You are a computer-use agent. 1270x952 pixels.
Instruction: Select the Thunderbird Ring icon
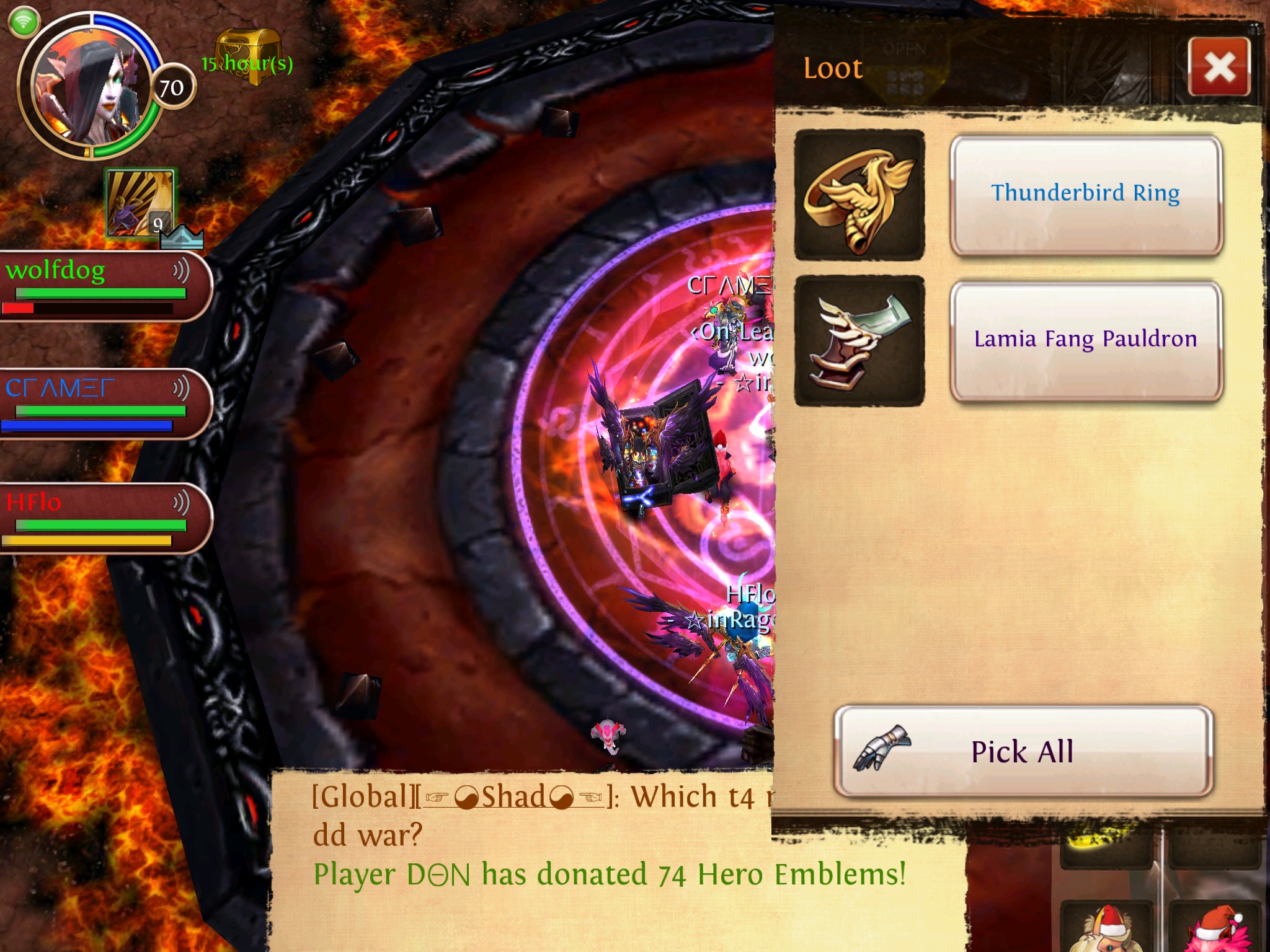[x=859, y=195]
